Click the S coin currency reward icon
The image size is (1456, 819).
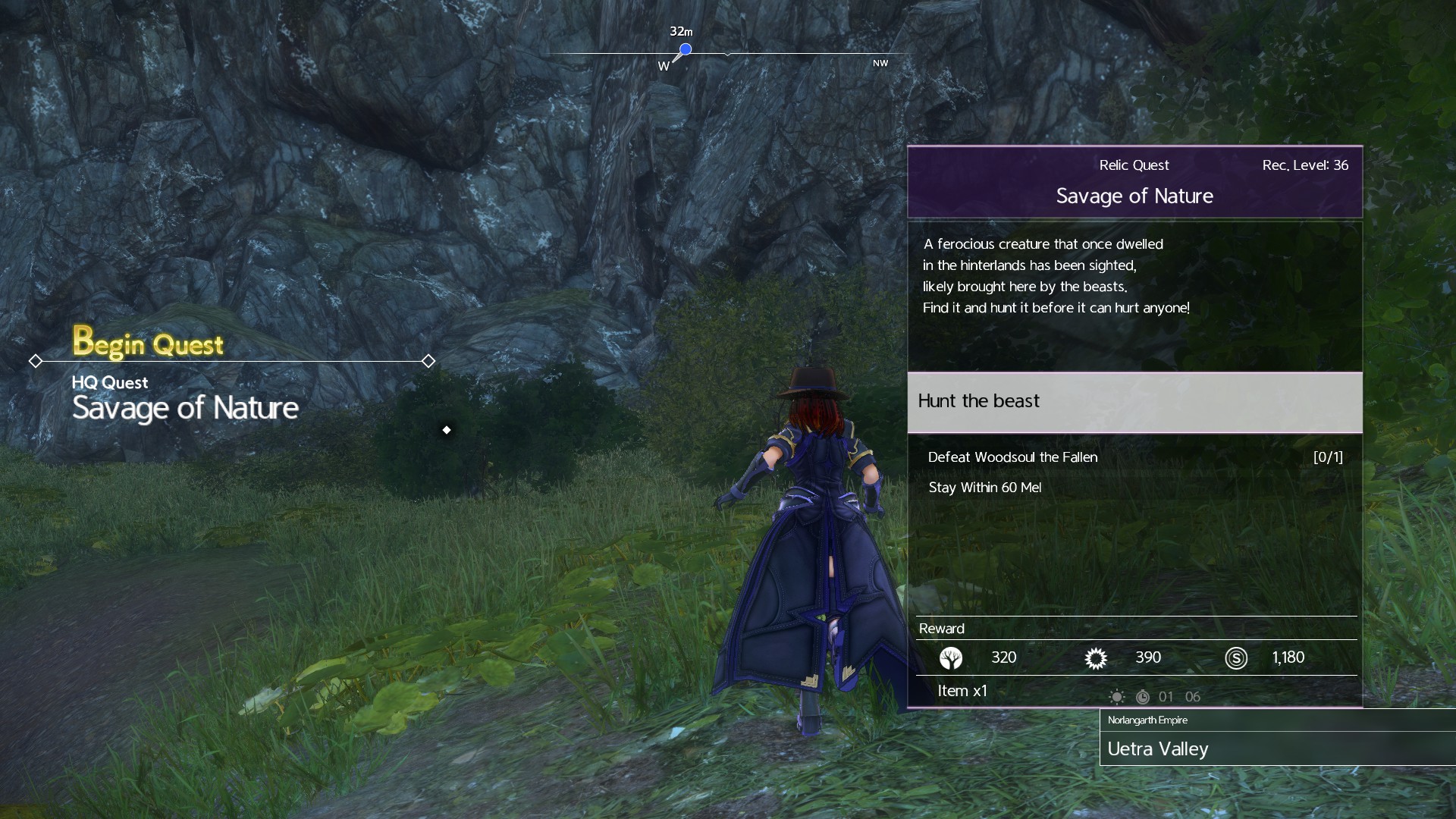coord(1235,658)
